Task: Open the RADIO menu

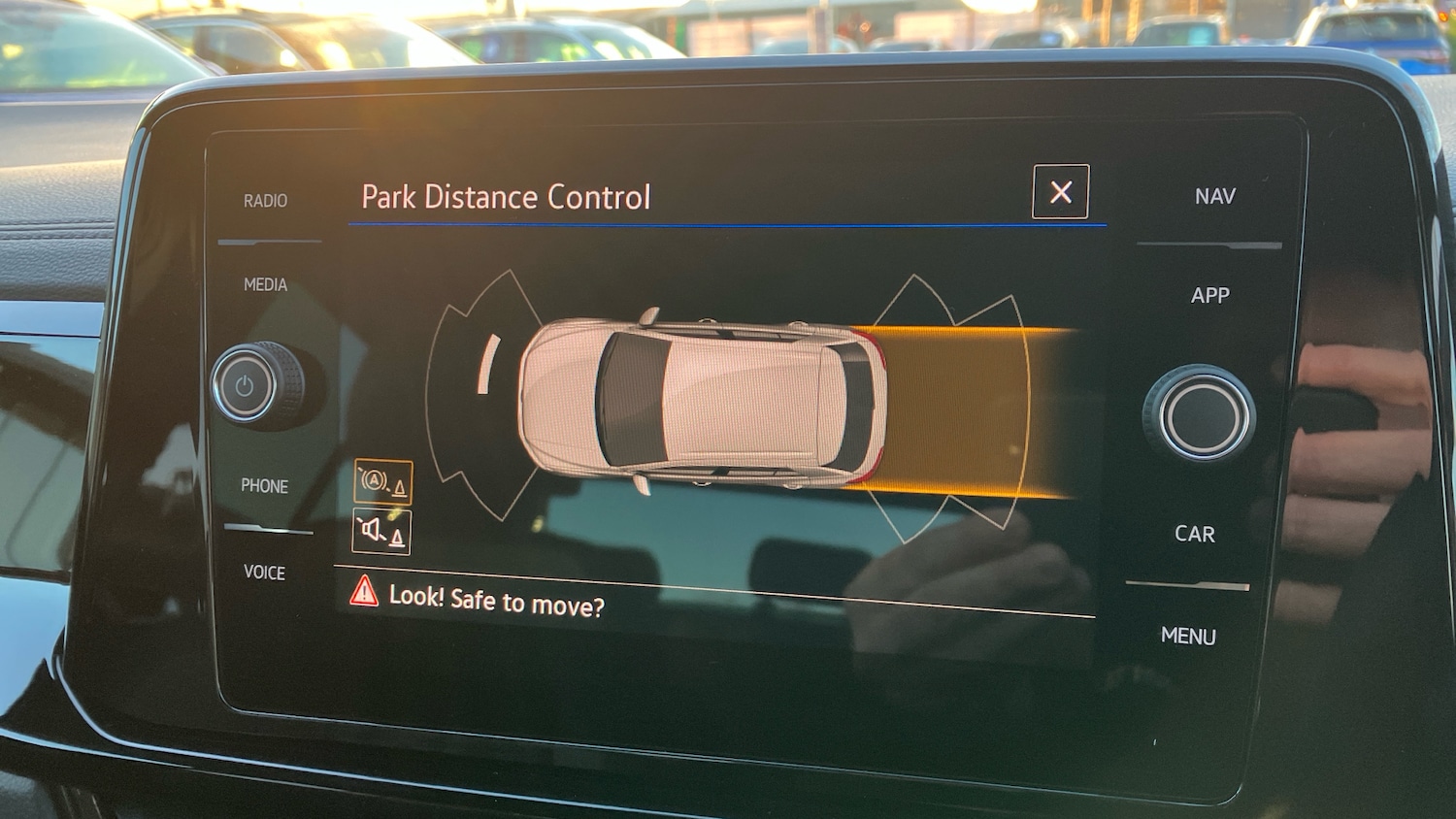Action: coord(265,201)
